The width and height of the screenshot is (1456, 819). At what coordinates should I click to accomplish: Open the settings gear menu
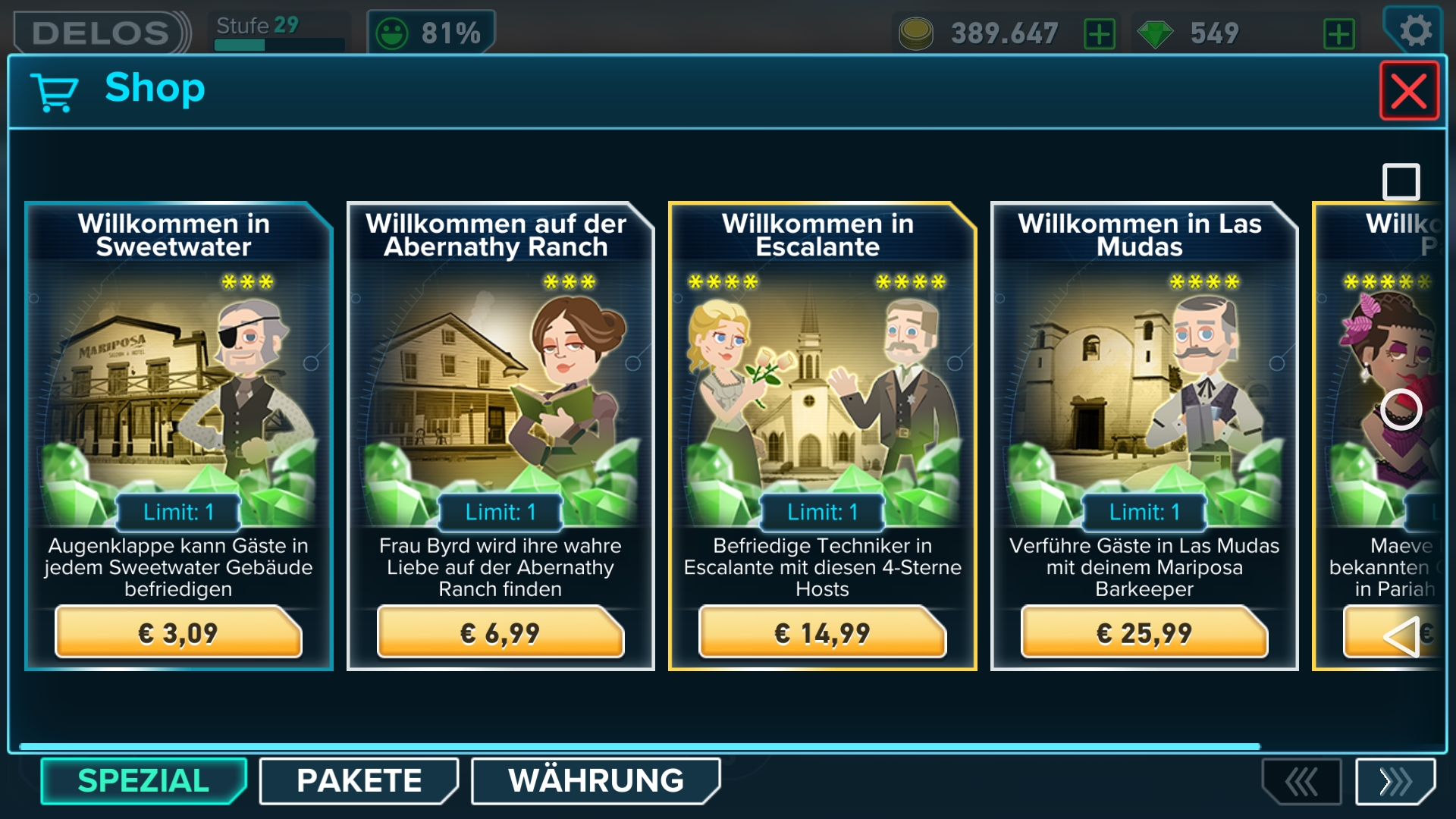pos(1414,32)
